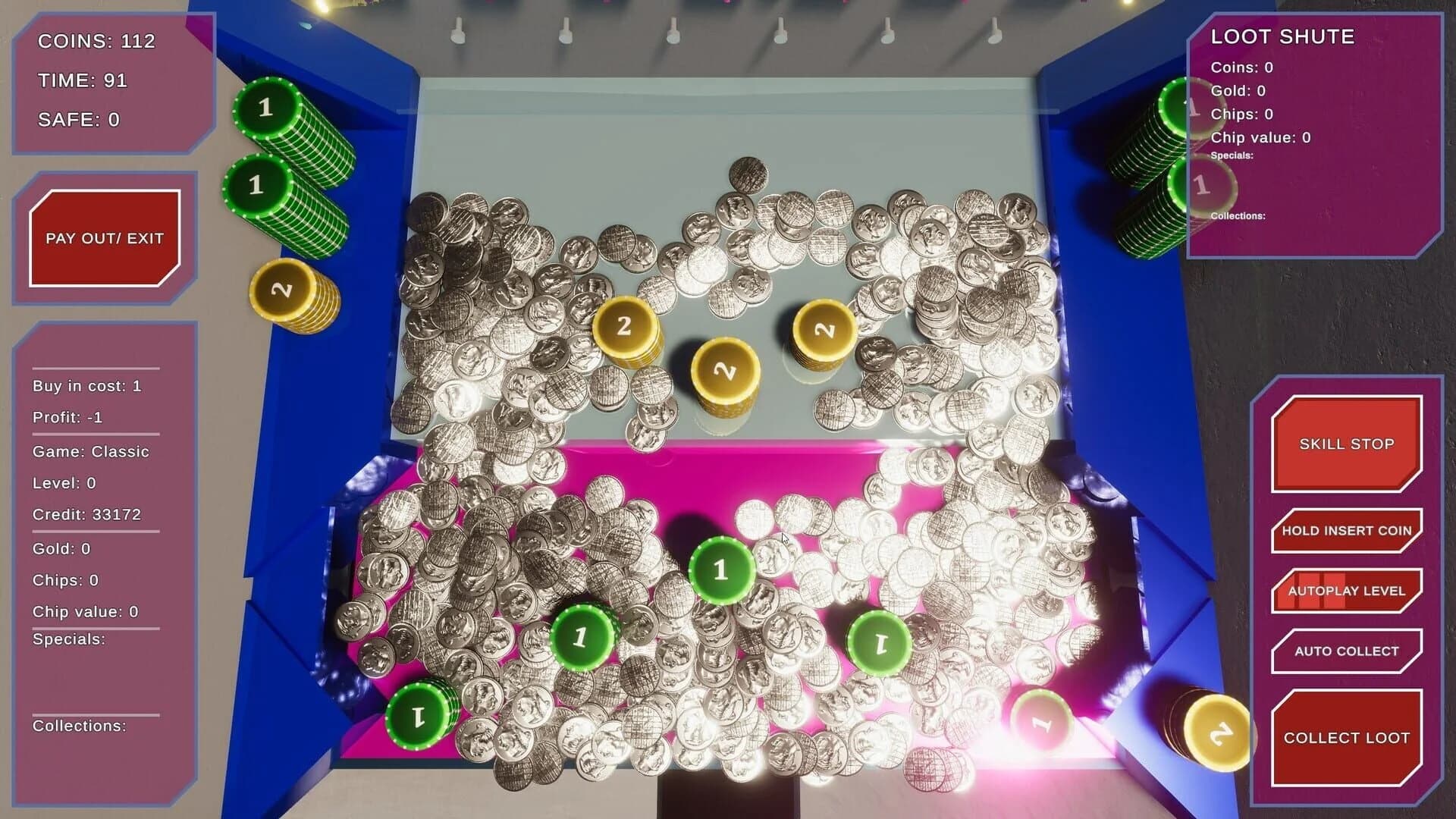Viewport: 1456px width, 819px height.
Task: Click the Collections label in stats panel
Action: pyautogui.click(x=79, y=726)
